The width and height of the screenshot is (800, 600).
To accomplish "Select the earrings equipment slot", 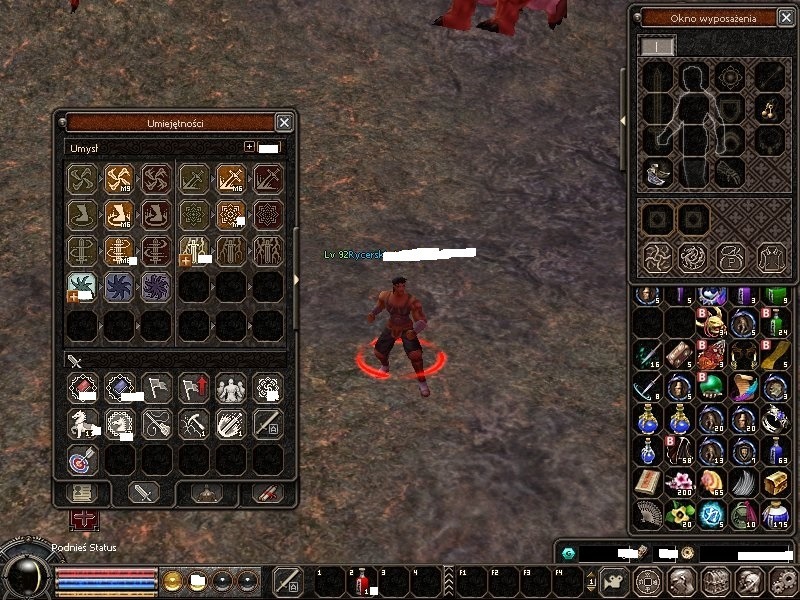I will coord(768,107).
